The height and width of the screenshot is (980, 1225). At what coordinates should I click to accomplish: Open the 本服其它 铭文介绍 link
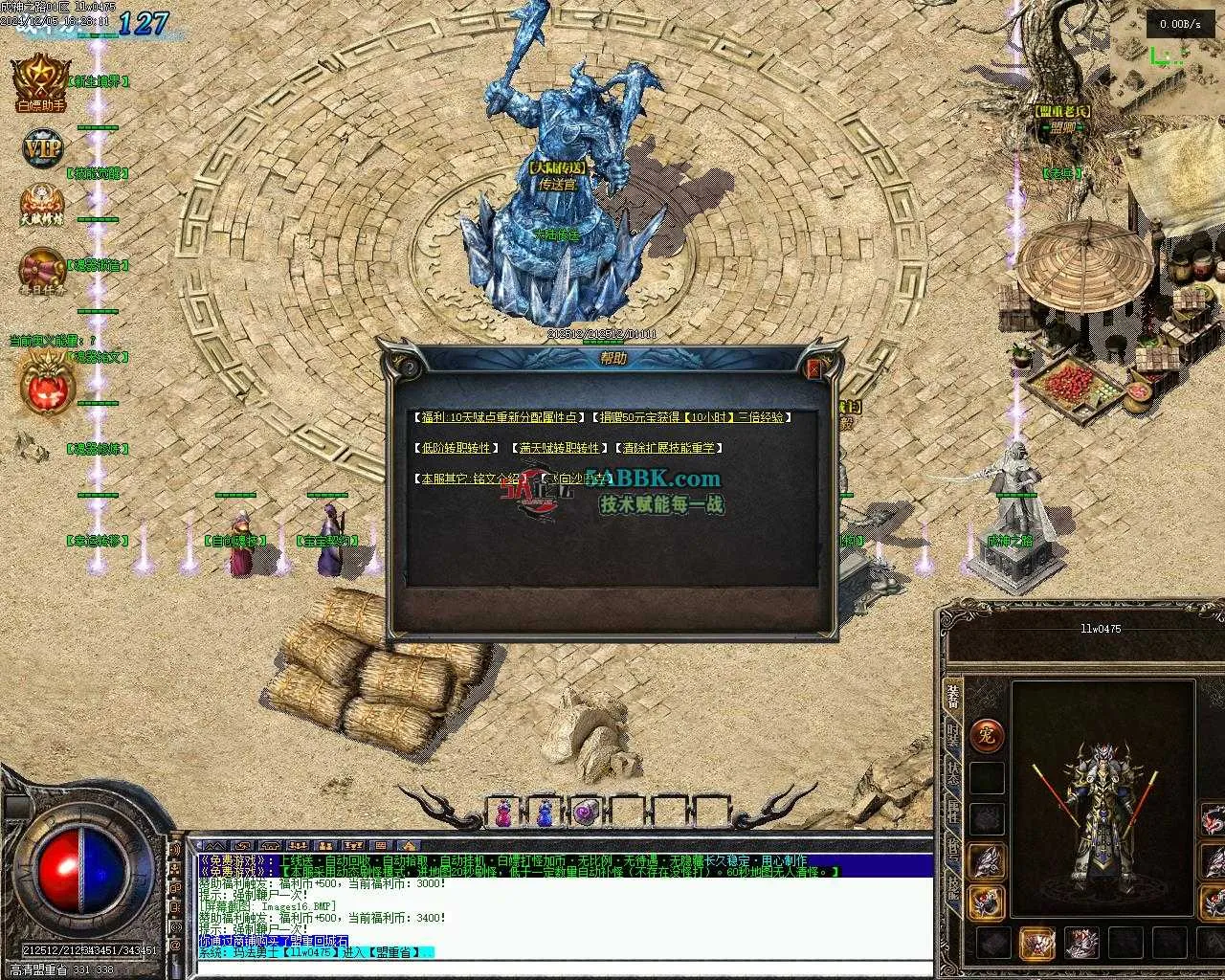click(469, 479)
